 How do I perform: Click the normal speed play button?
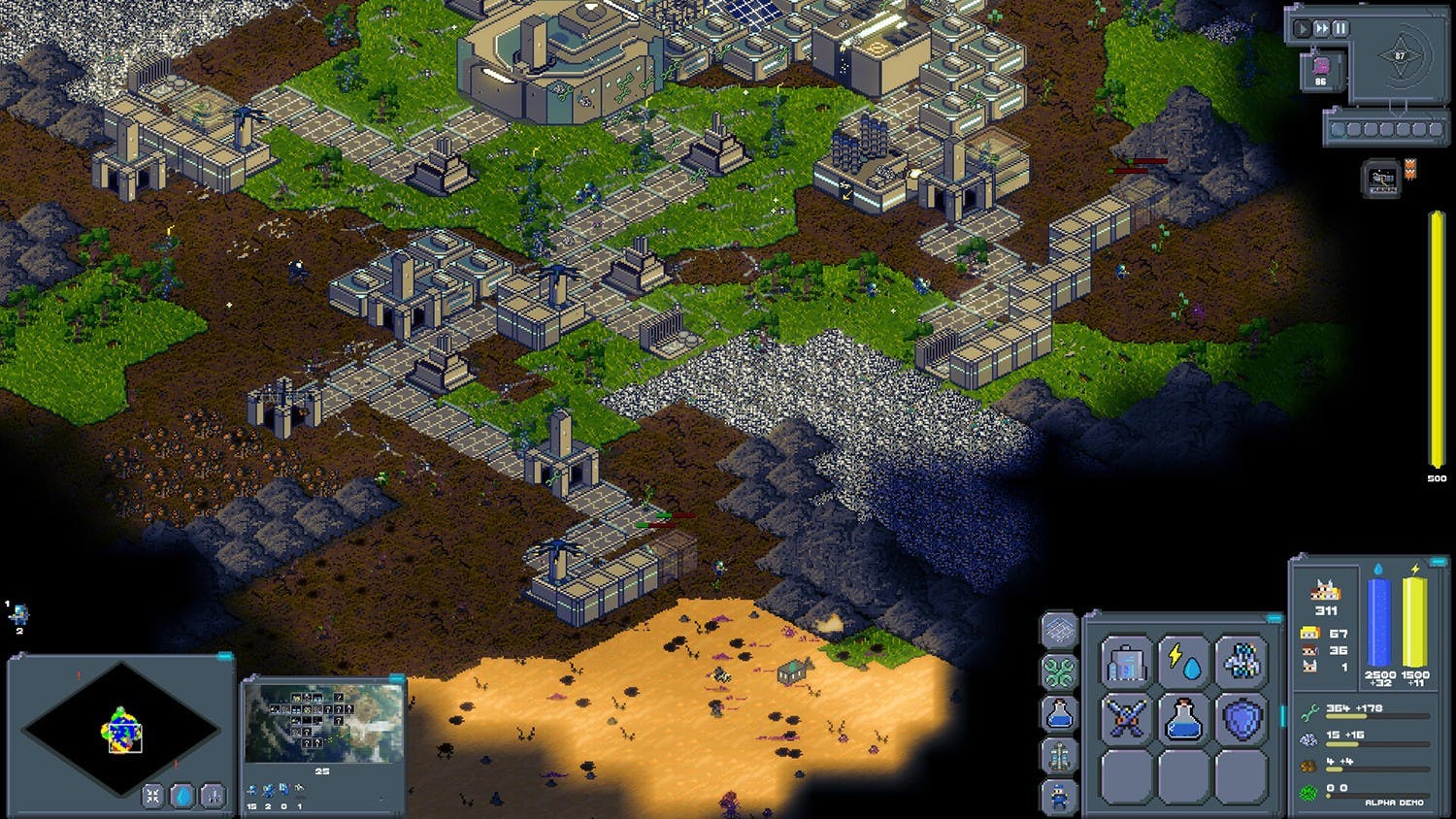tap(1304, 29)
